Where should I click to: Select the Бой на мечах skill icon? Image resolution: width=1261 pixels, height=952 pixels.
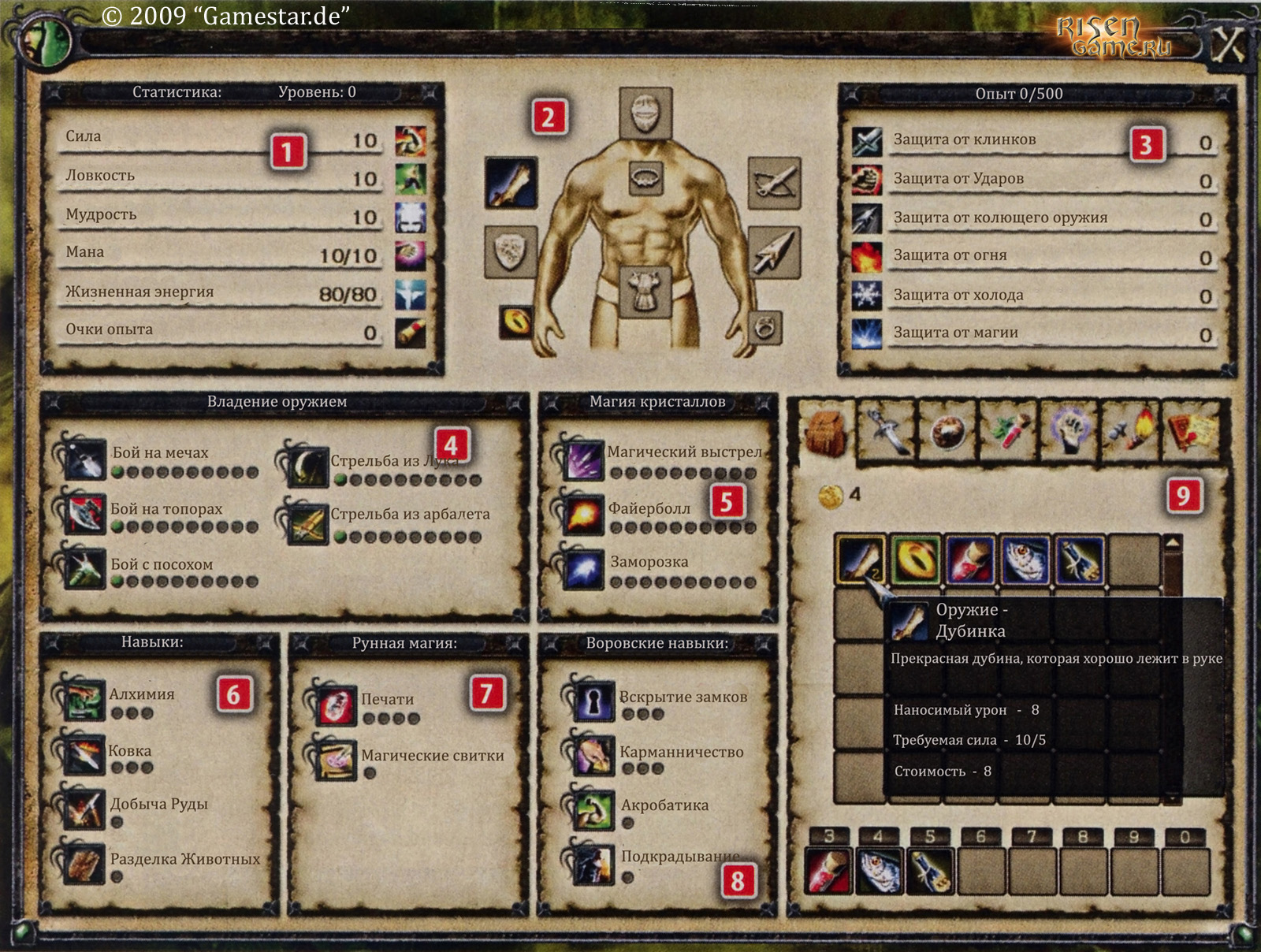point(85,458)
